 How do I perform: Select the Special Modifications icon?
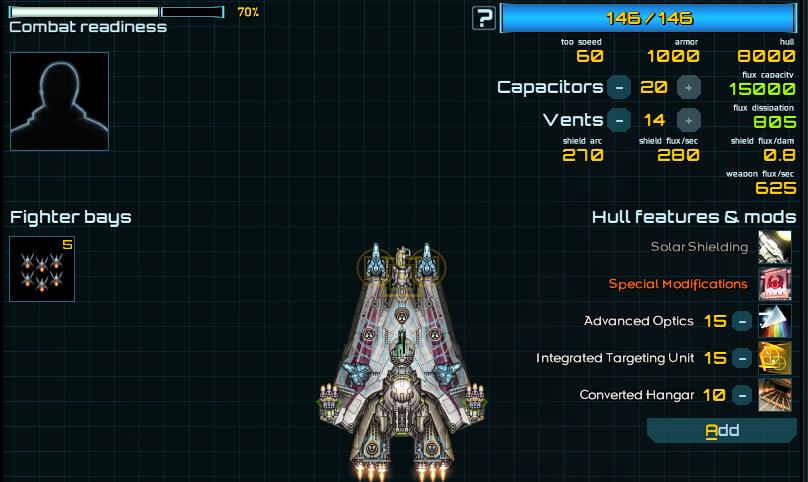[x=775, y=284]
